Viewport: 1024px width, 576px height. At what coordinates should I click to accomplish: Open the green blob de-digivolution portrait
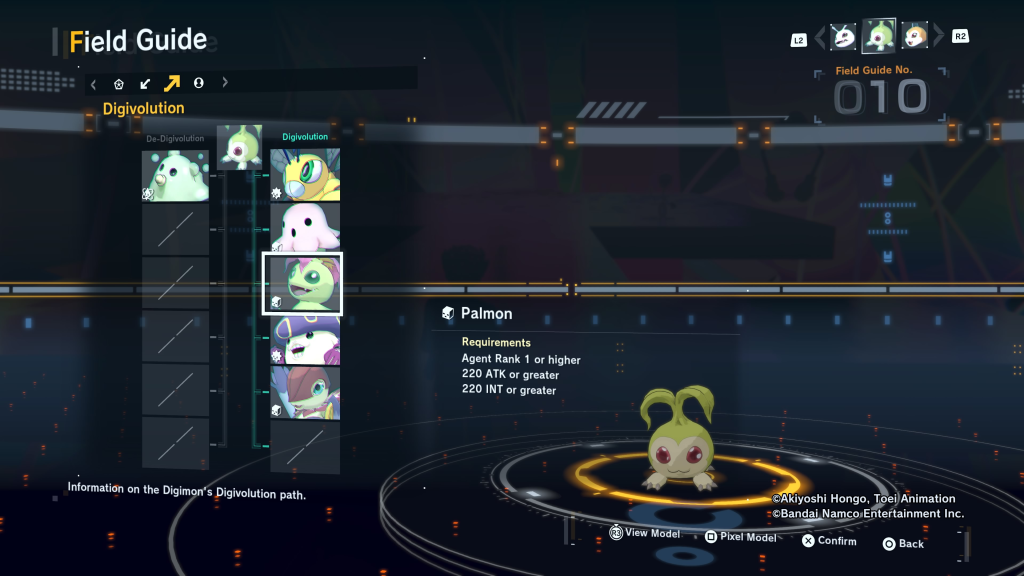point(175,175)
